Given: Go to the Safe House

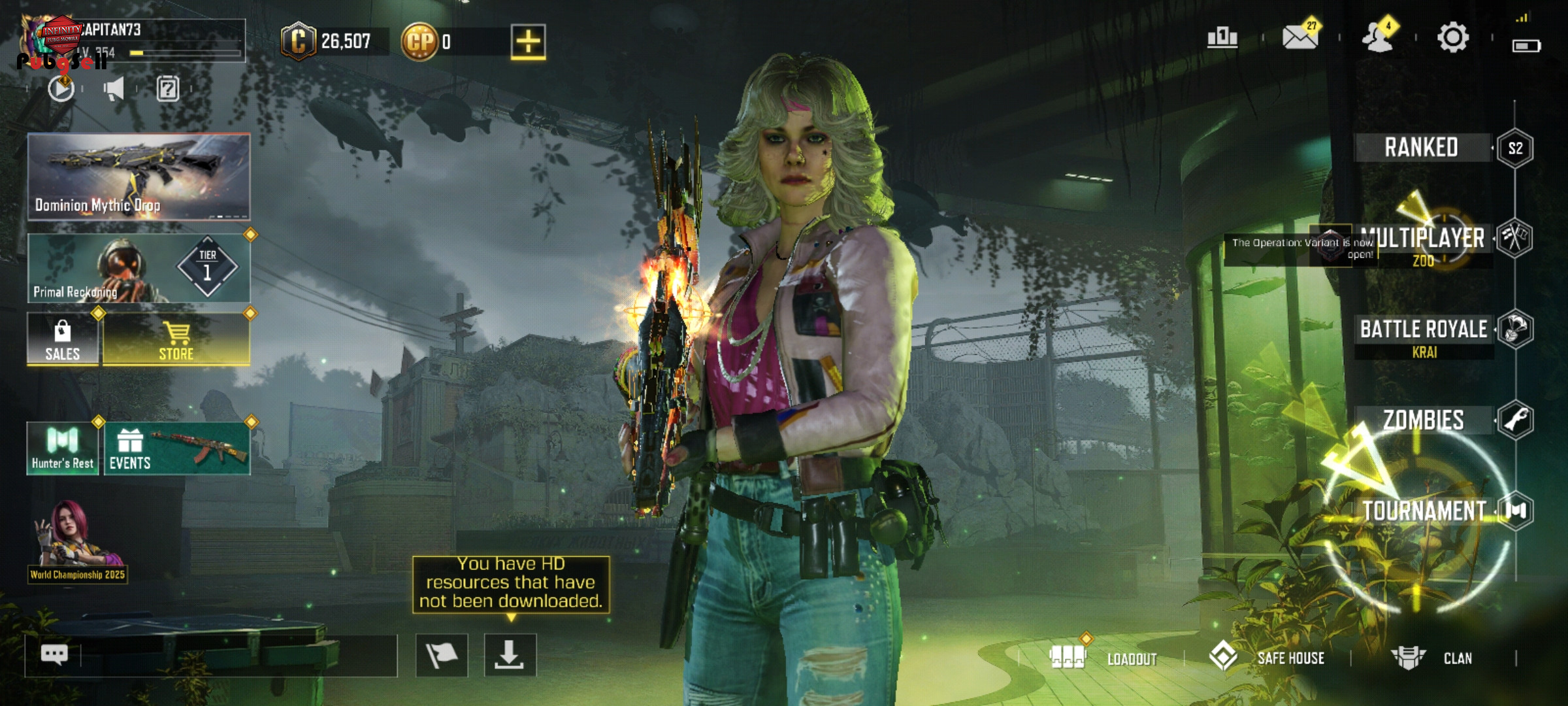Looking at the screenshot, I should 1267,658.
